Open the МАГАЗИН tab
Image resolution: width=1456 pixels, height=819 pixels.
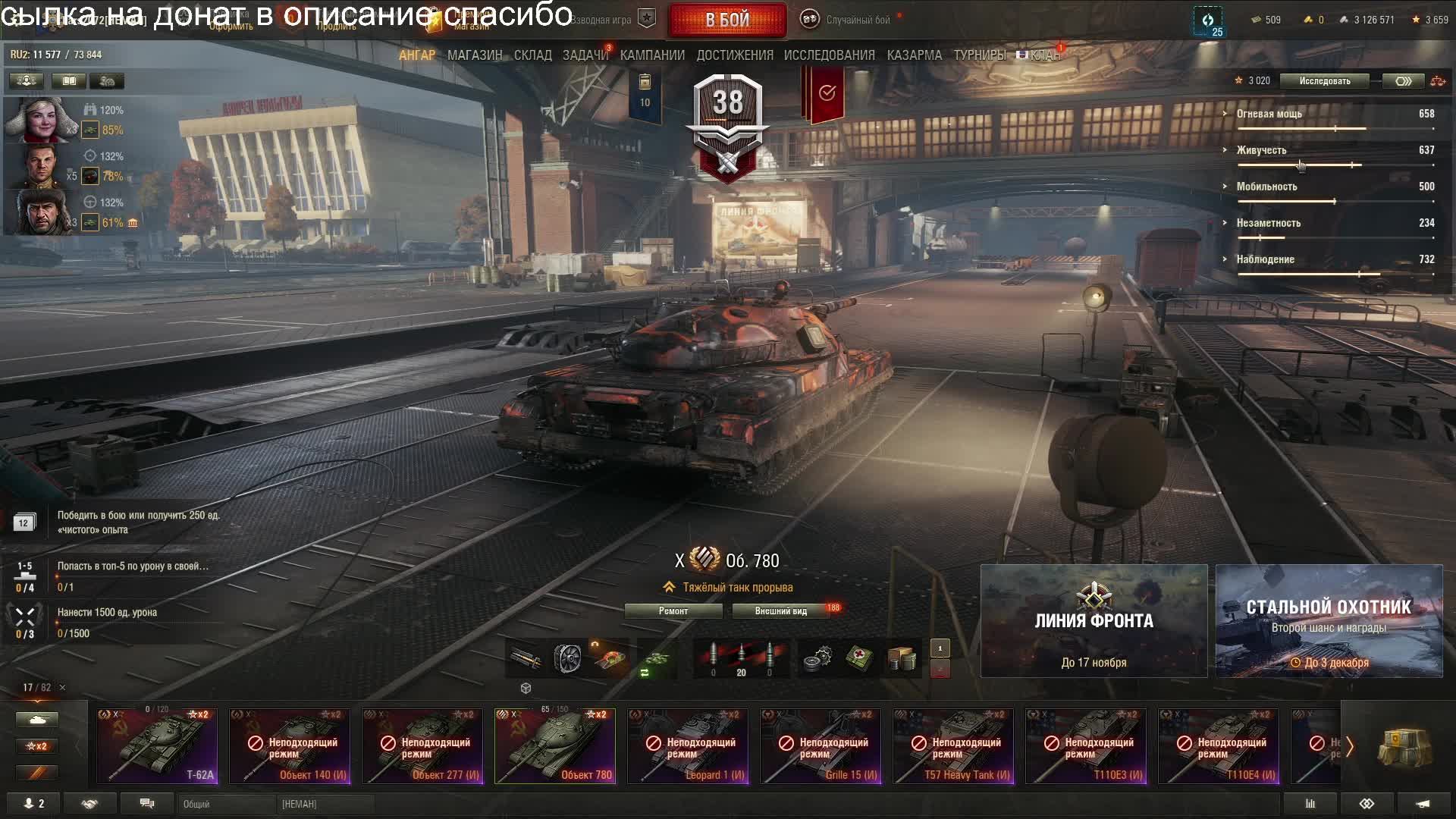click(x=475, y=55)
